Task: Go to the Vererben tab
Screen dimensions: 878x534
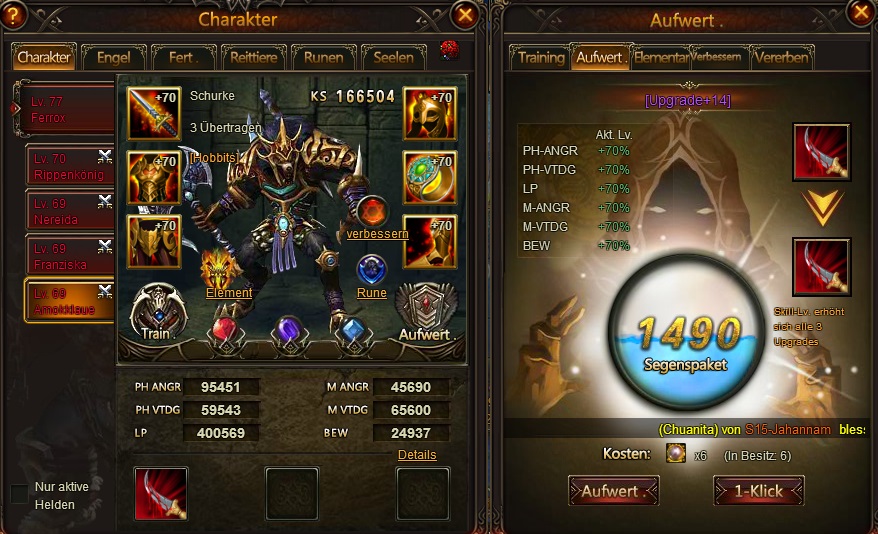Action: [x=781, y=57]
